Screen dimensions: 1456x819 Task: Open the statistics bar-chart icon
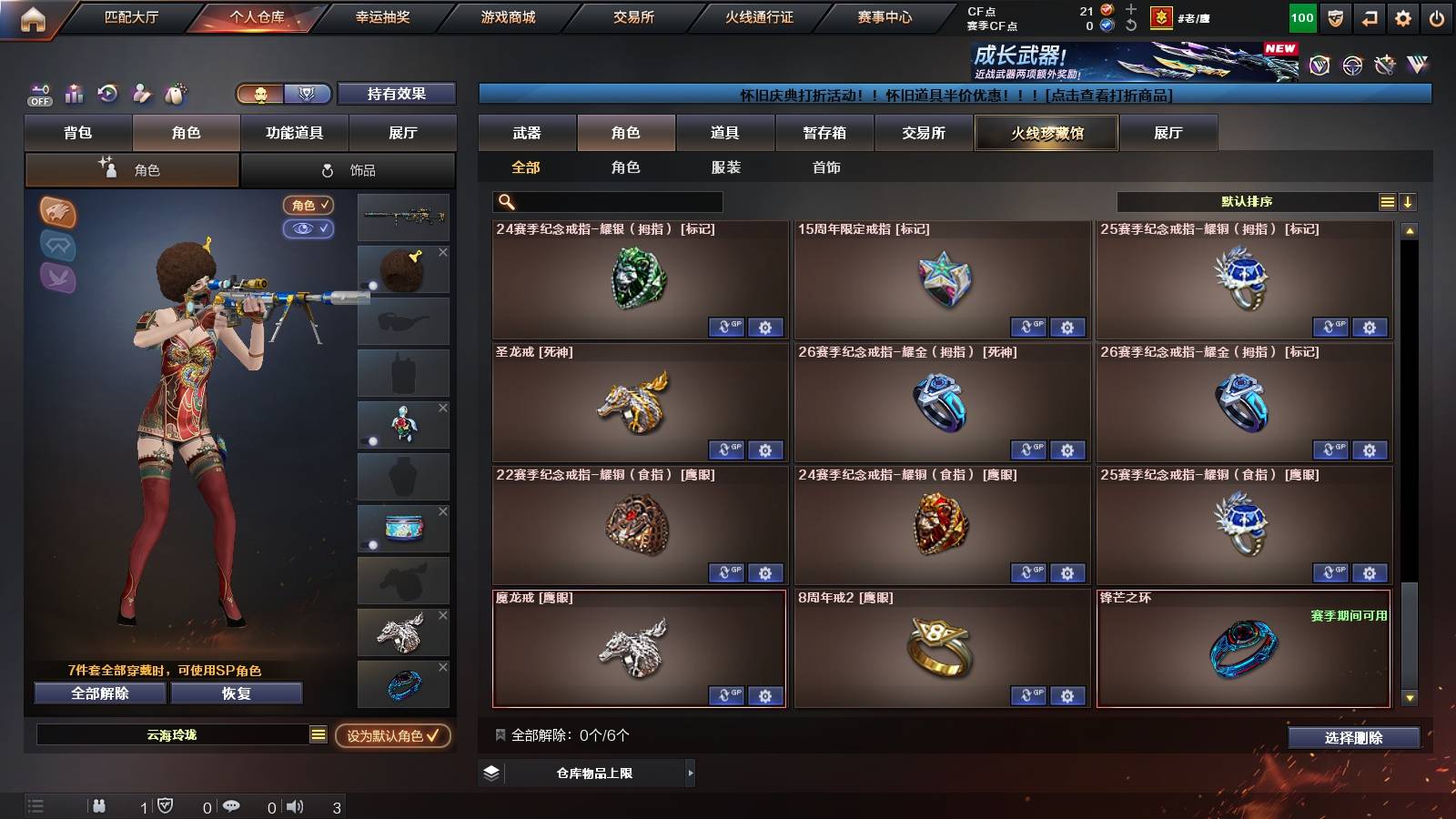click(73, 94)
